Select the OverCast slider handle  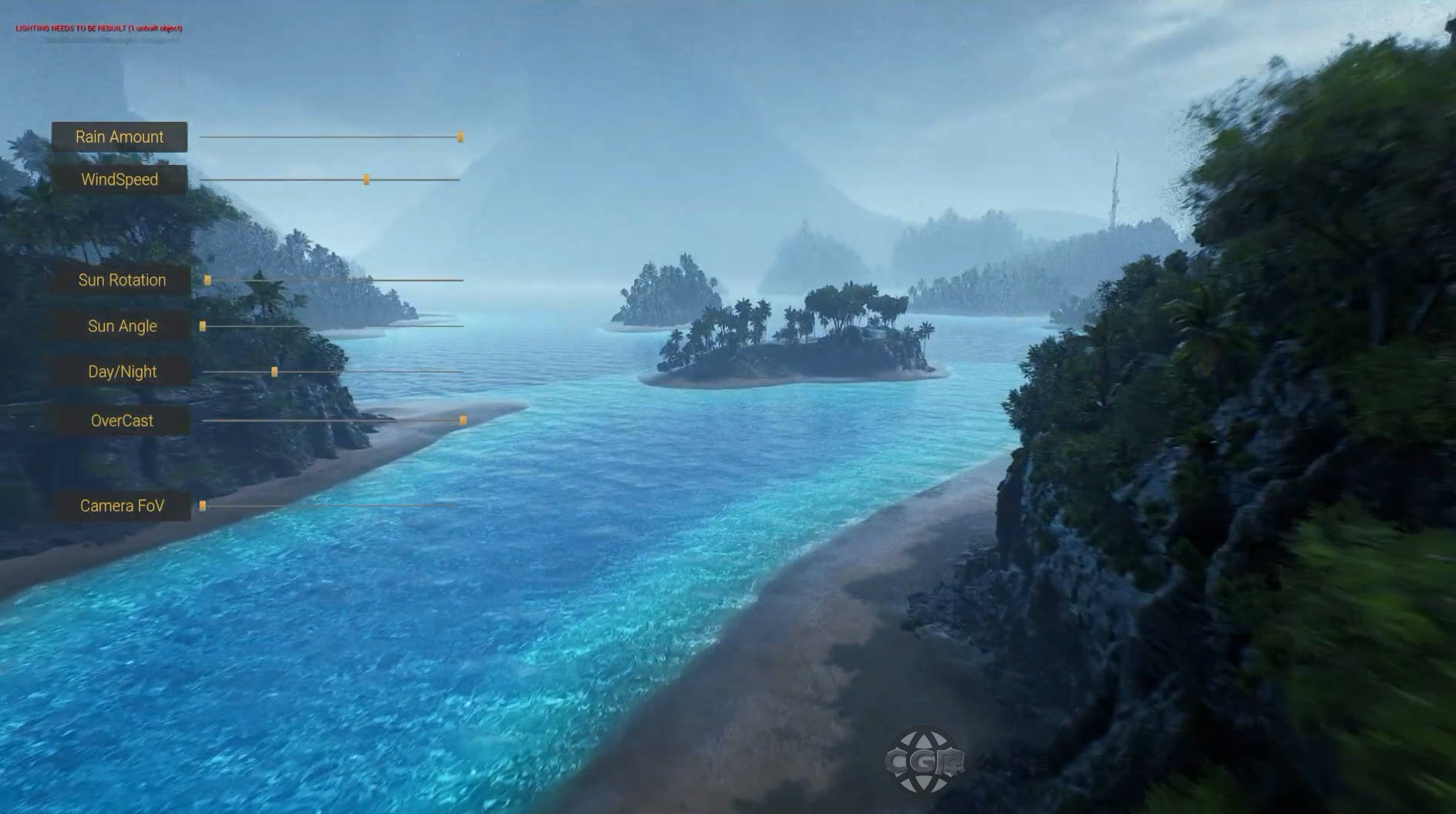coord(463,421)
